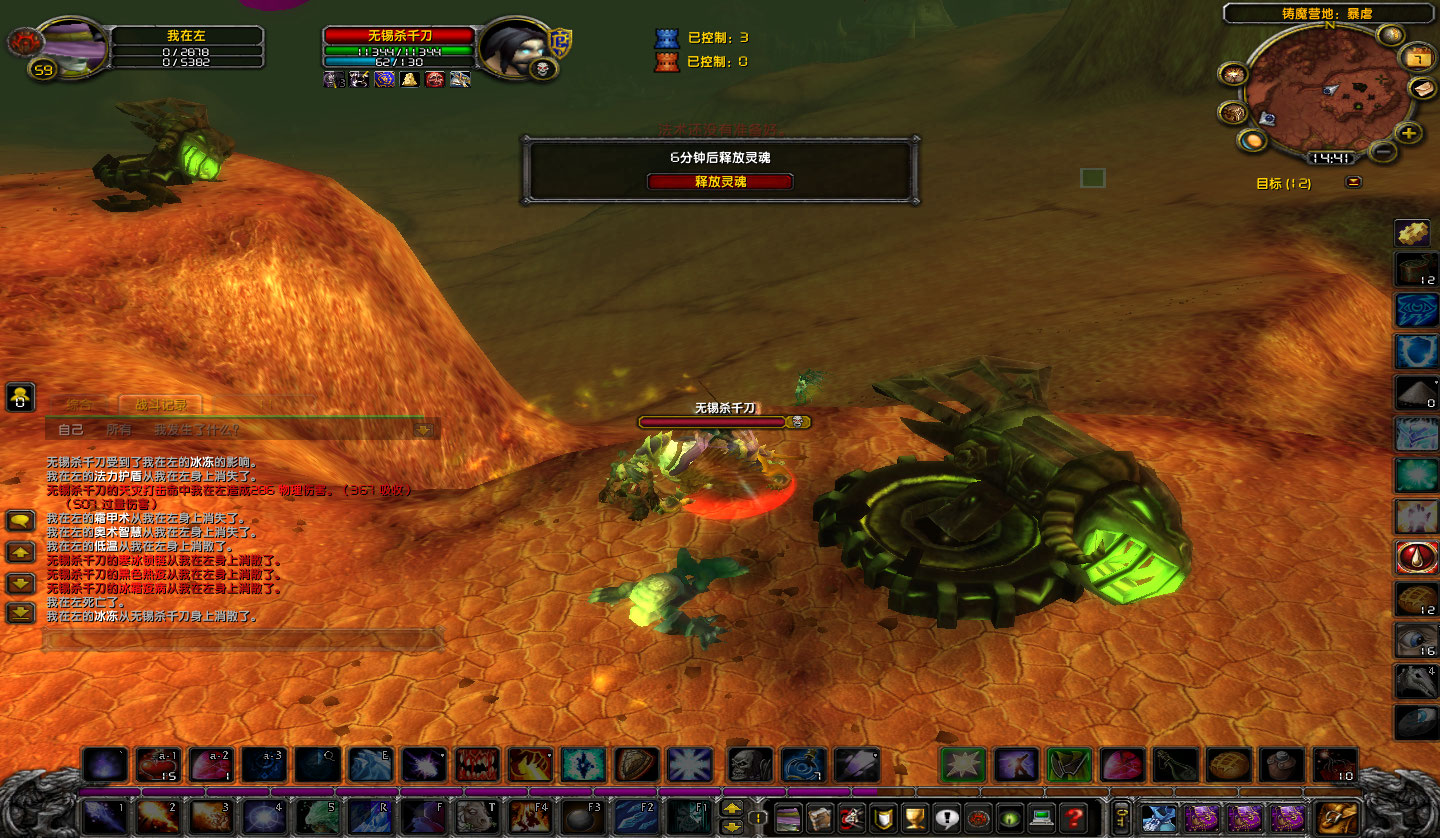Open the quest log speech-bubble icon

click(946, 818)
